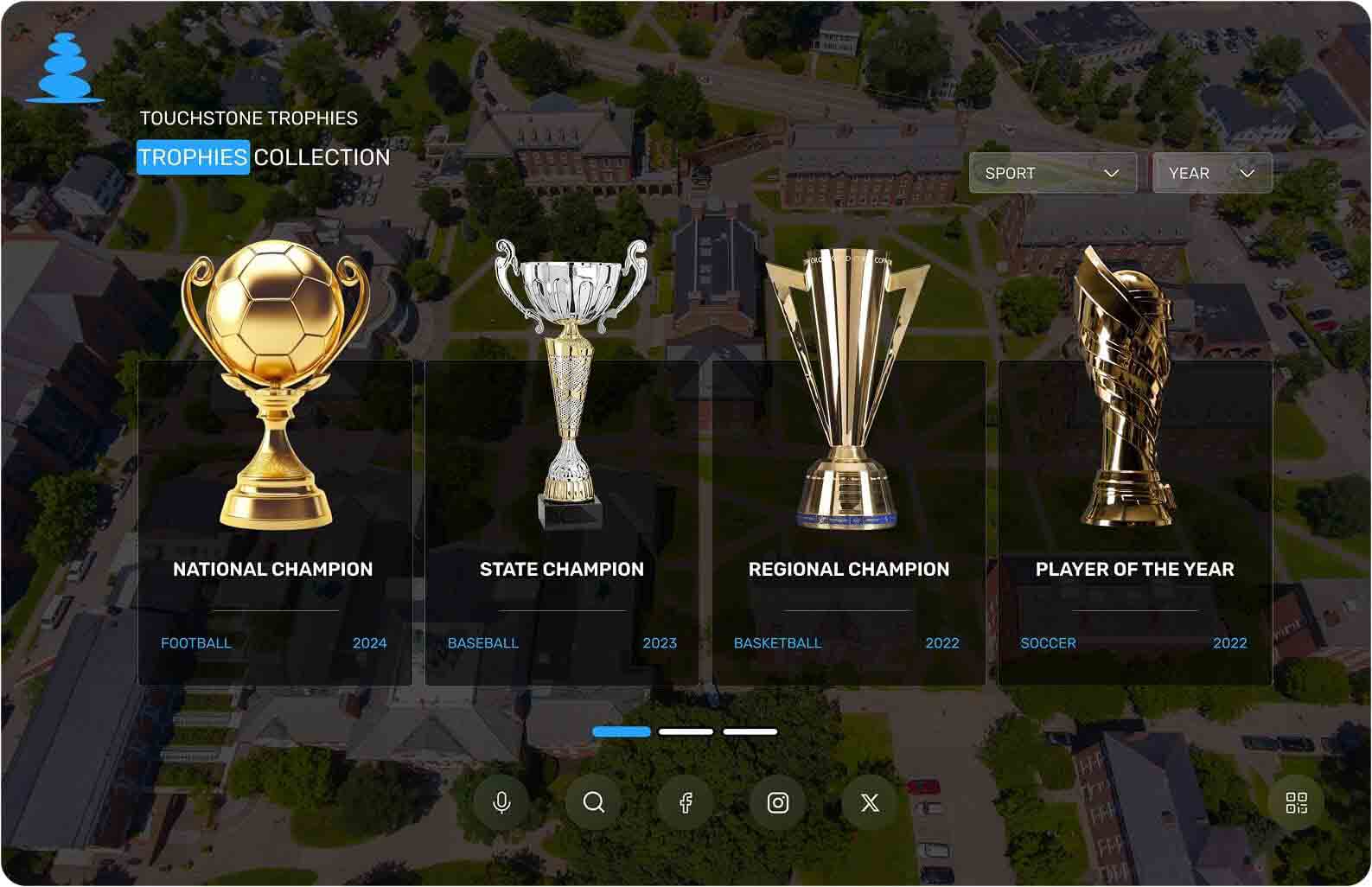Select the Player of the Year trophy card
The image size is (1372, 887).
[x=1134, y=519]
